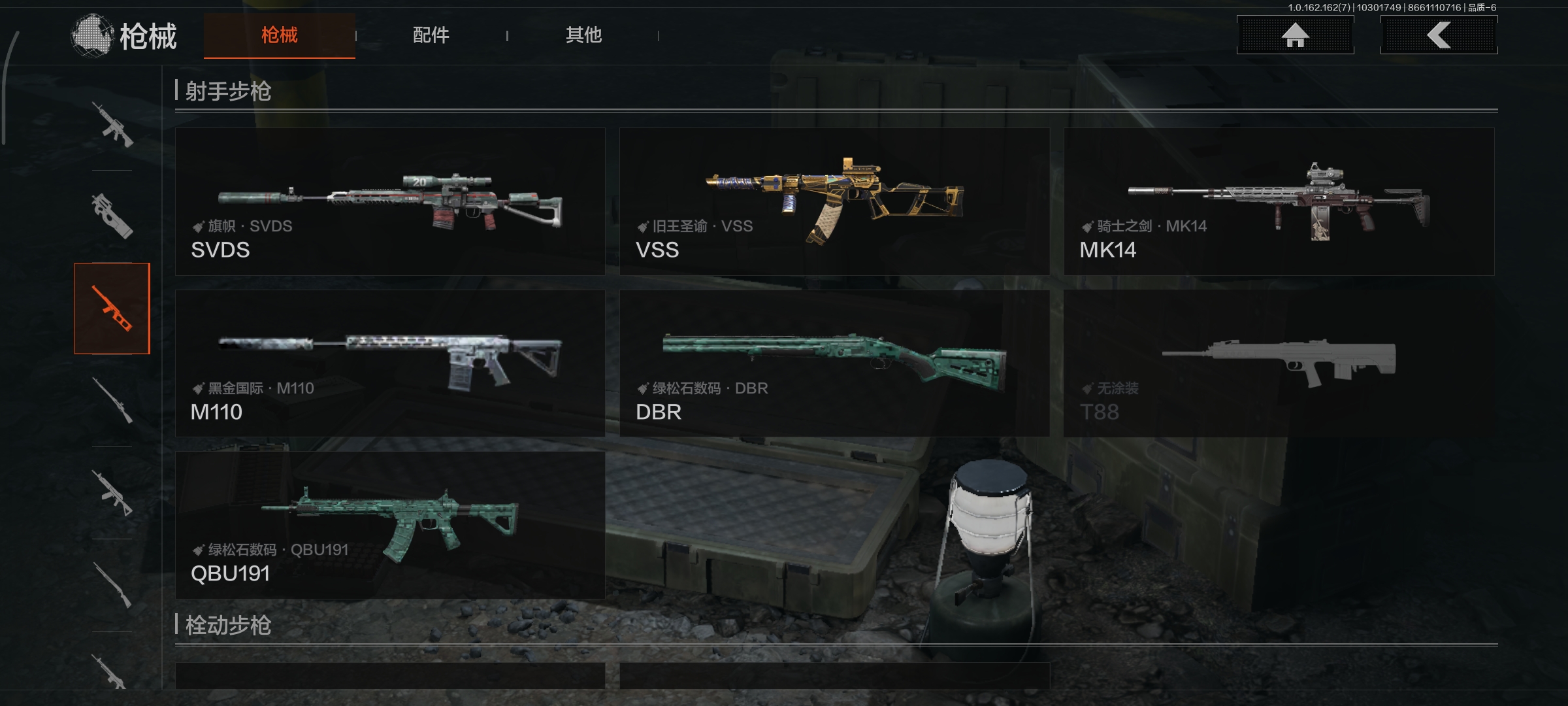Select the SVDS marksman rifle card

pos(390,201)
